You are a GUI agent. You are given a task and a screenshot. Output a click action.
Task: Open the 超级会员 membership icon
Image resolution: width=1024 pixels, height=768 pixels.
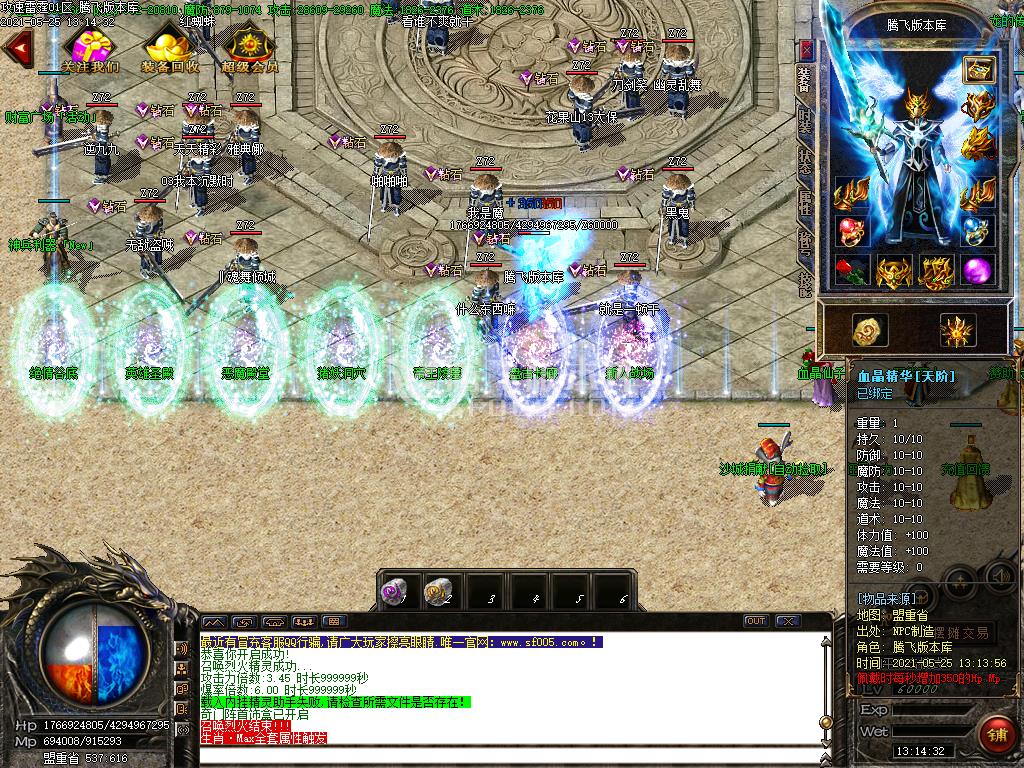pos(249,50)
